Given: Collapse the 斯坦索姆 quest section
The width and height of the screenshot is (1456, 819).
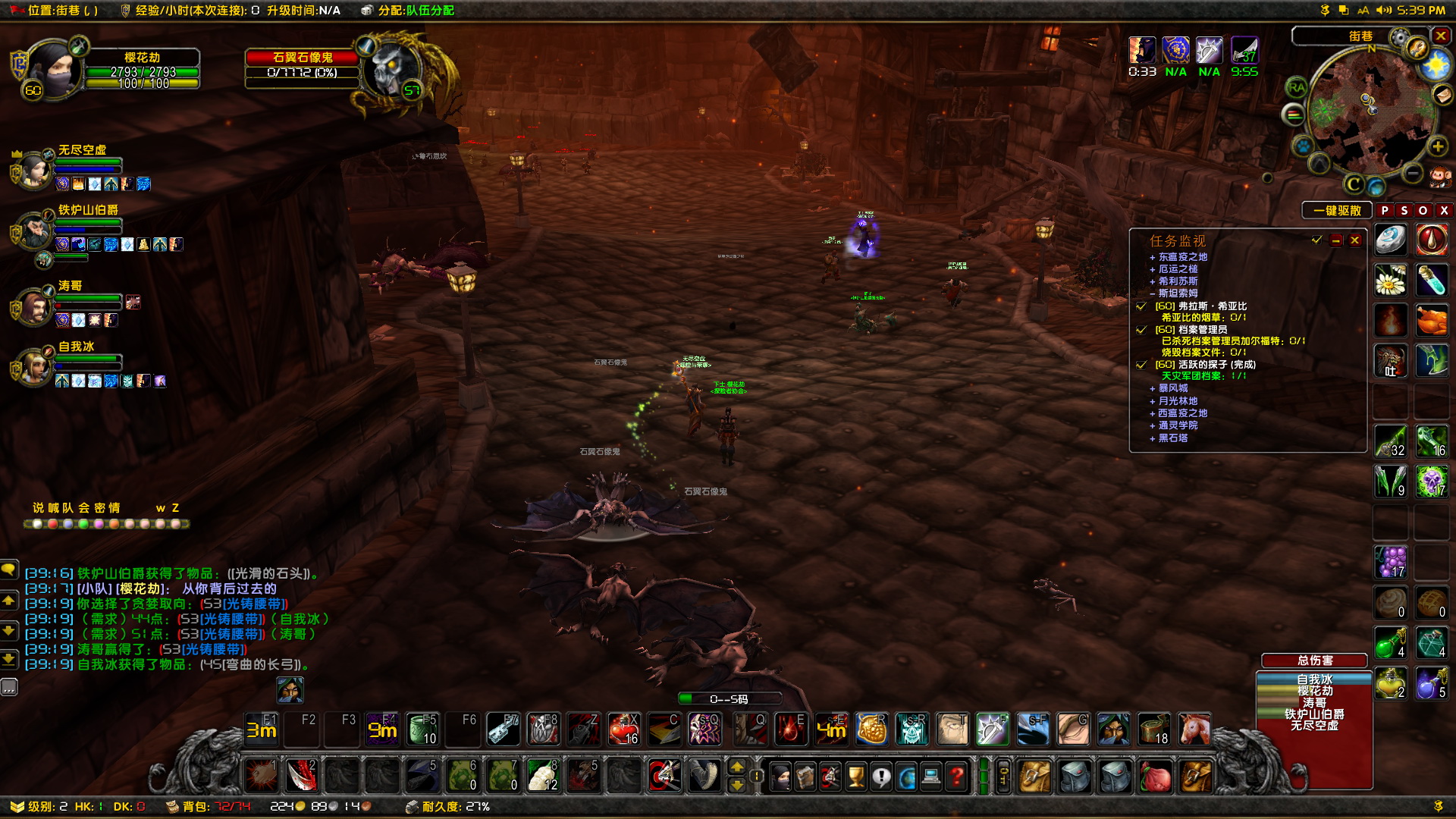Looking at the screenshot, I should [x=1153, y=293].
